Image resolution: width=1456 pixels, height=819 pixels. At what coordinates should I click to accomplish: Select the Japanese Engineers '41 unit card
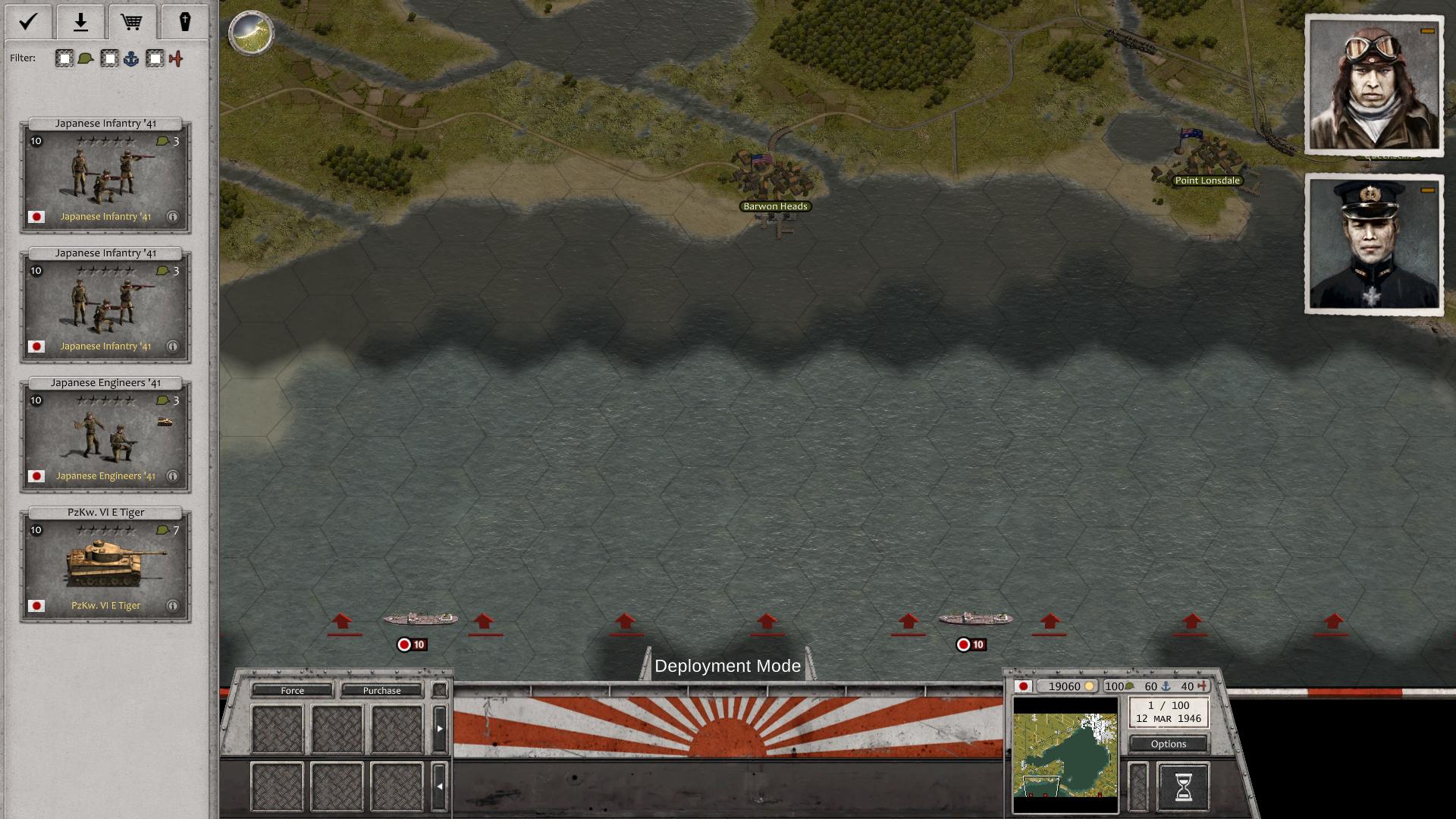[105, 436]
